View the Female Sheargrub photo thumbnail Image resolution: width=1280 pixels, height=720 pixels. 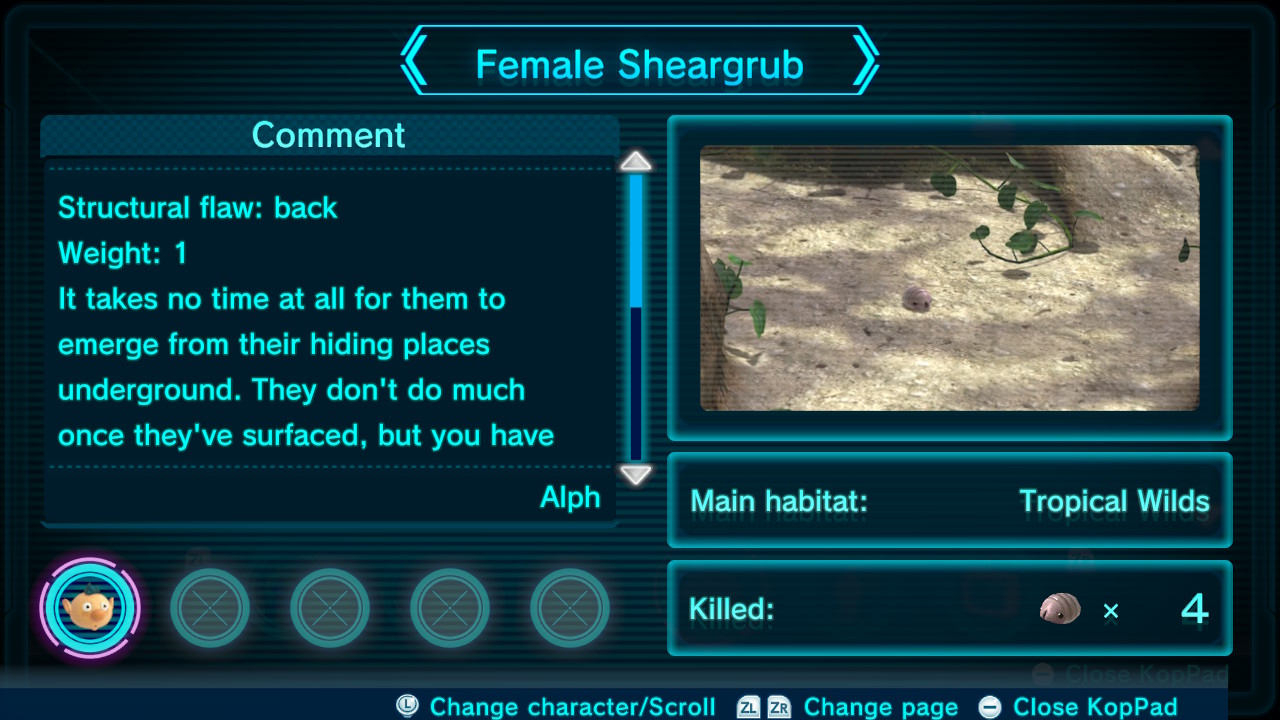point(949,278)
